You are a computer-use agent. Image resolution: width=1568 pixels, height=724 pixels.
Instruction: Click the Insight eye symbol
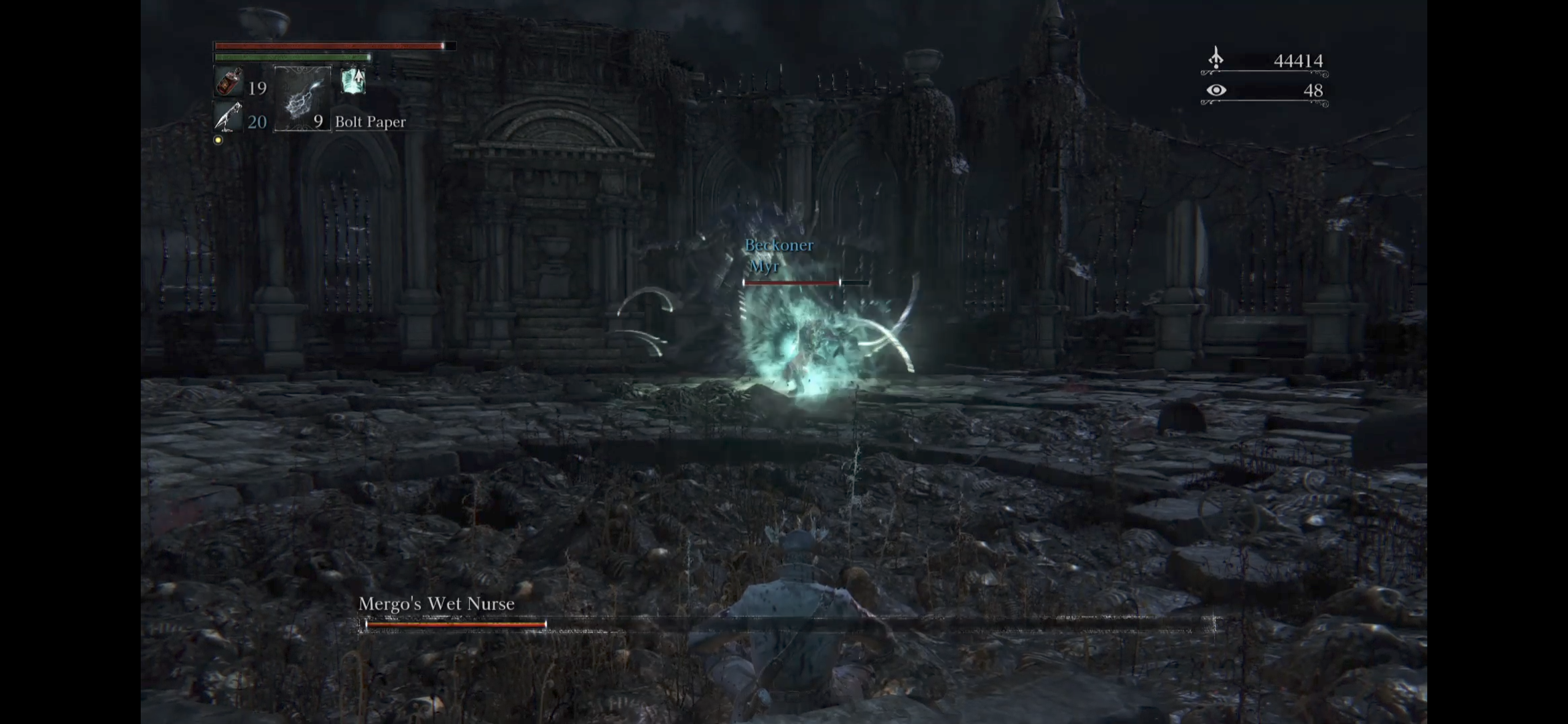click(x=1216, y=88)
